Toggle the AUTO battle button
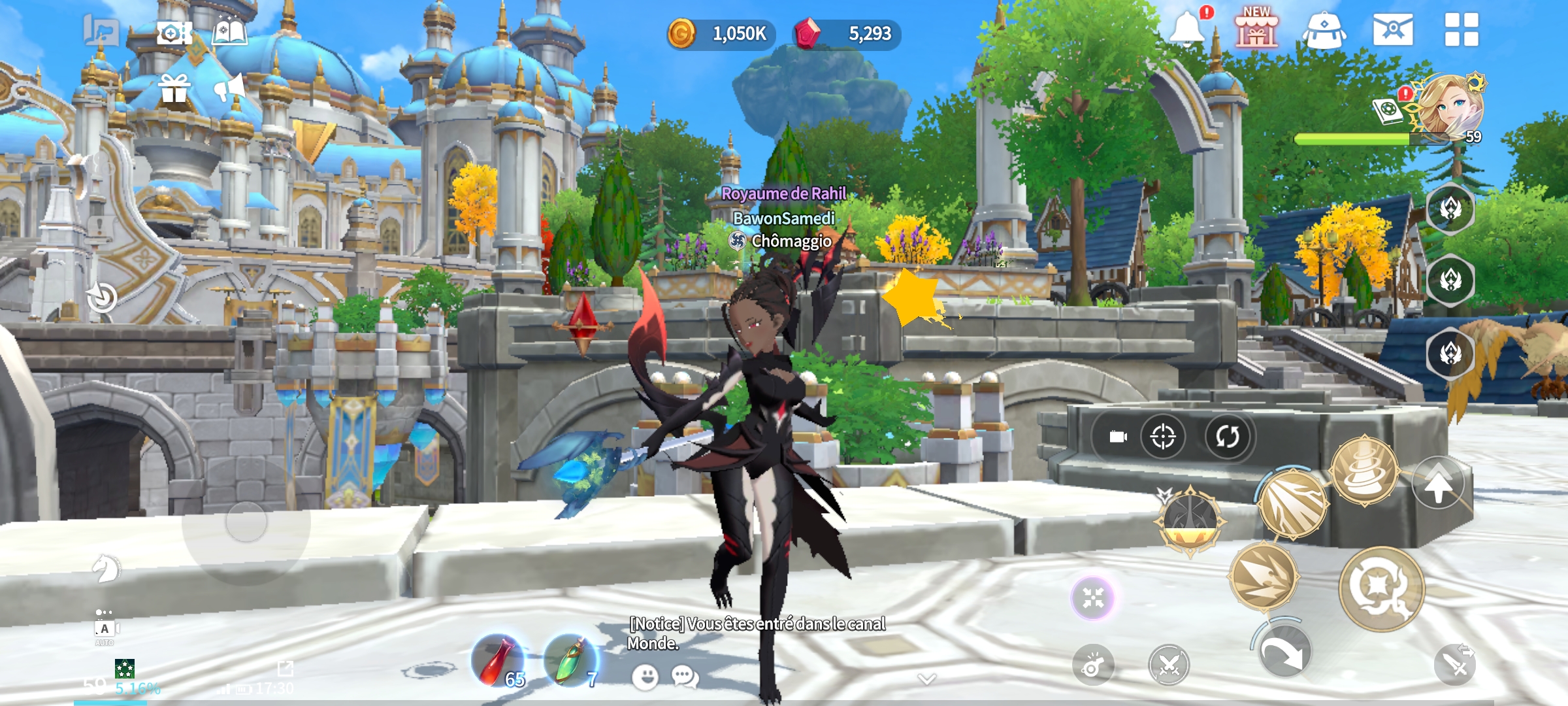Screen dimensions: 1568x706 click(105, 630)
